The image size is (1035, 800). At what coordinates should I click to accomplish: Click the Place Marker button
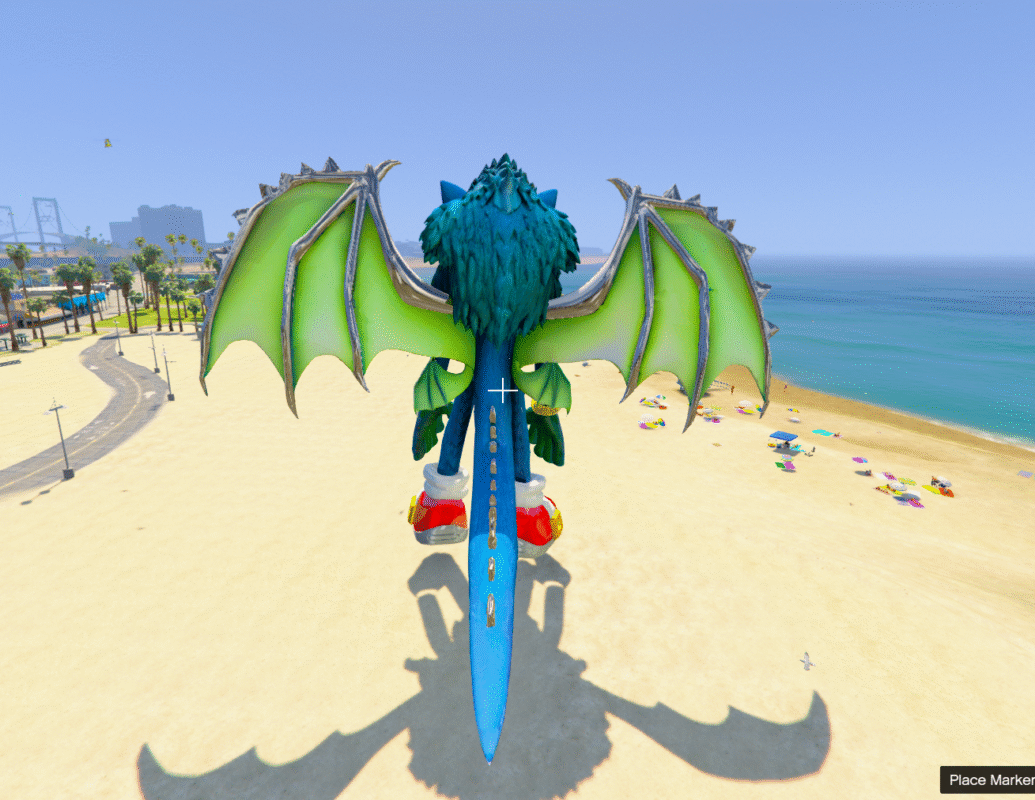(x=989, y=780)
